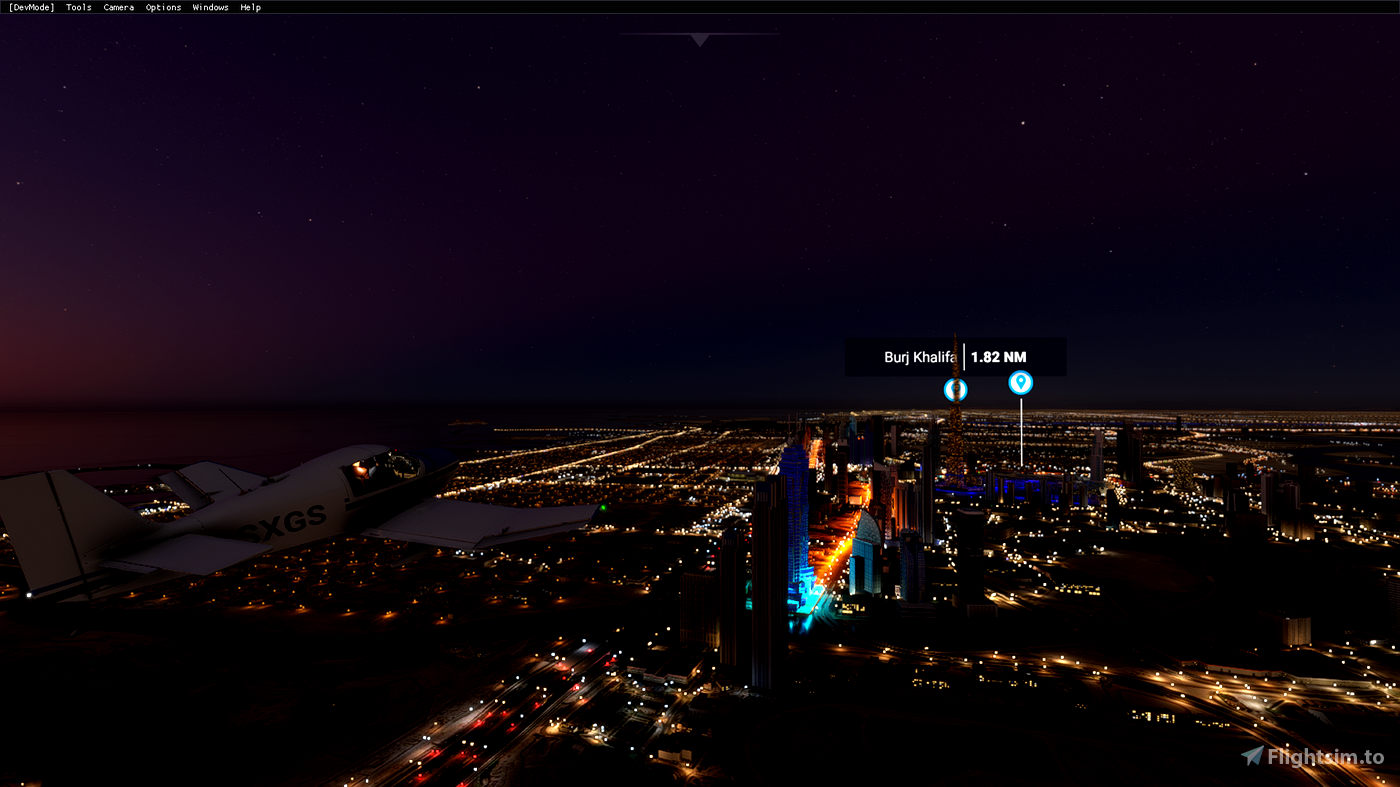Open the Help menu

(249, 7)
